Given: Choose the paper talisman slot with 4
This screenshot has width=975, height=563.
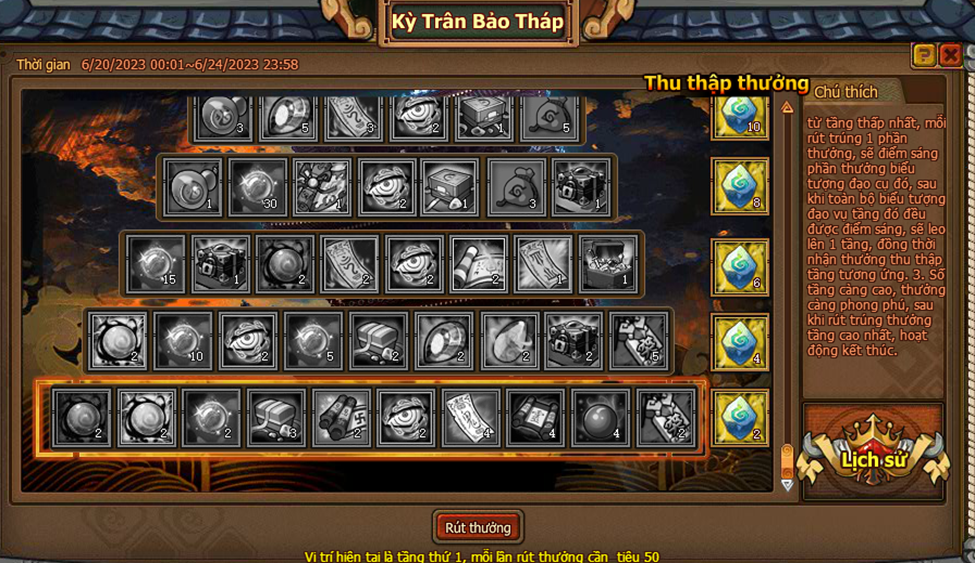Looking at the screenshot, I should click(x=471, y=418).
